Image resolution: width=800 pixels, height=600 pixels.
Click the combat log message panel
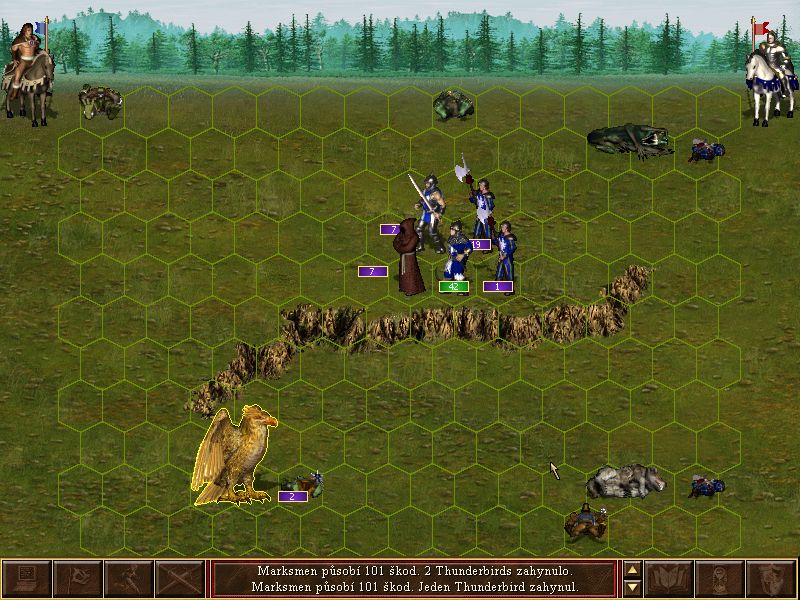point(414,578)
